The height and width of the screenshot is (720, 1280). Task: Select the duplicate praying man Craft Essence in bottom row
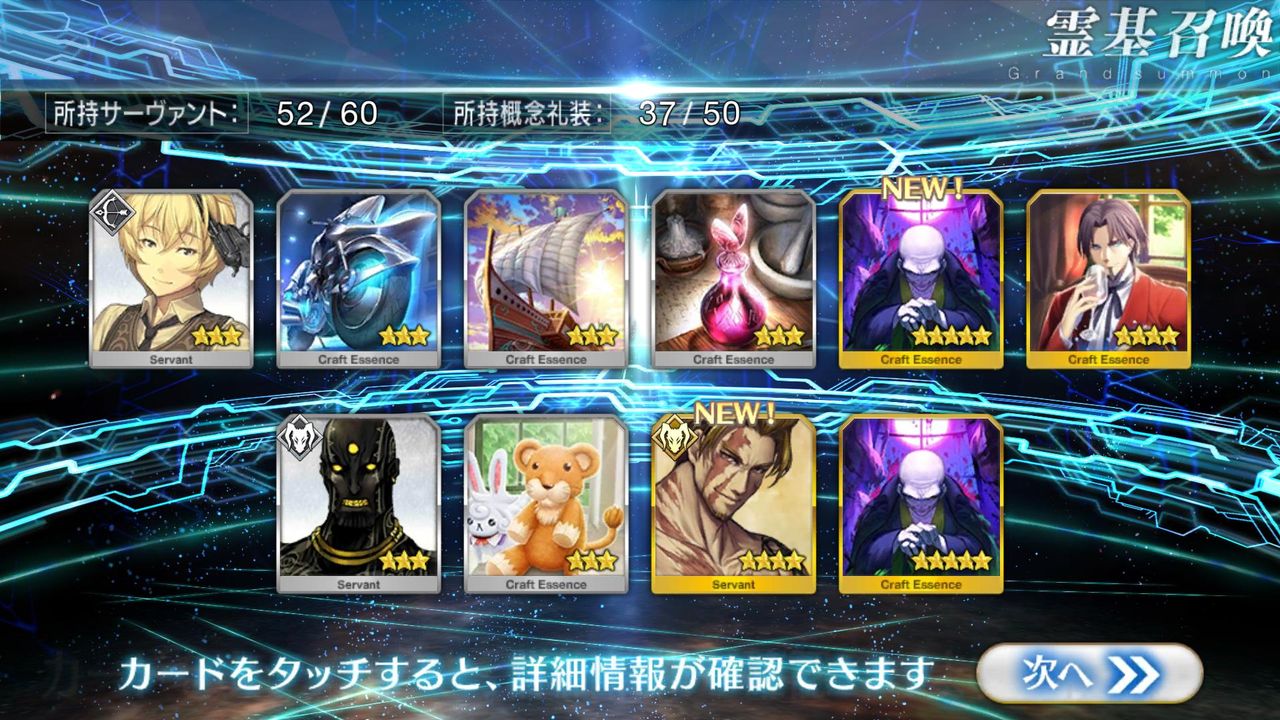[921, 500]
